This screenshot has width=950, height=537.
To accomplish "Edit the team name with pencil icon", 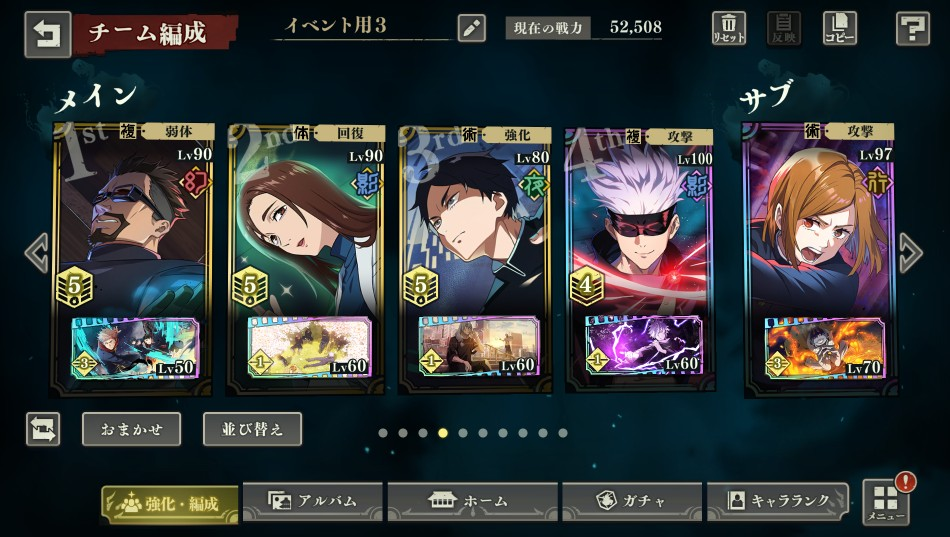I will 471,27.
